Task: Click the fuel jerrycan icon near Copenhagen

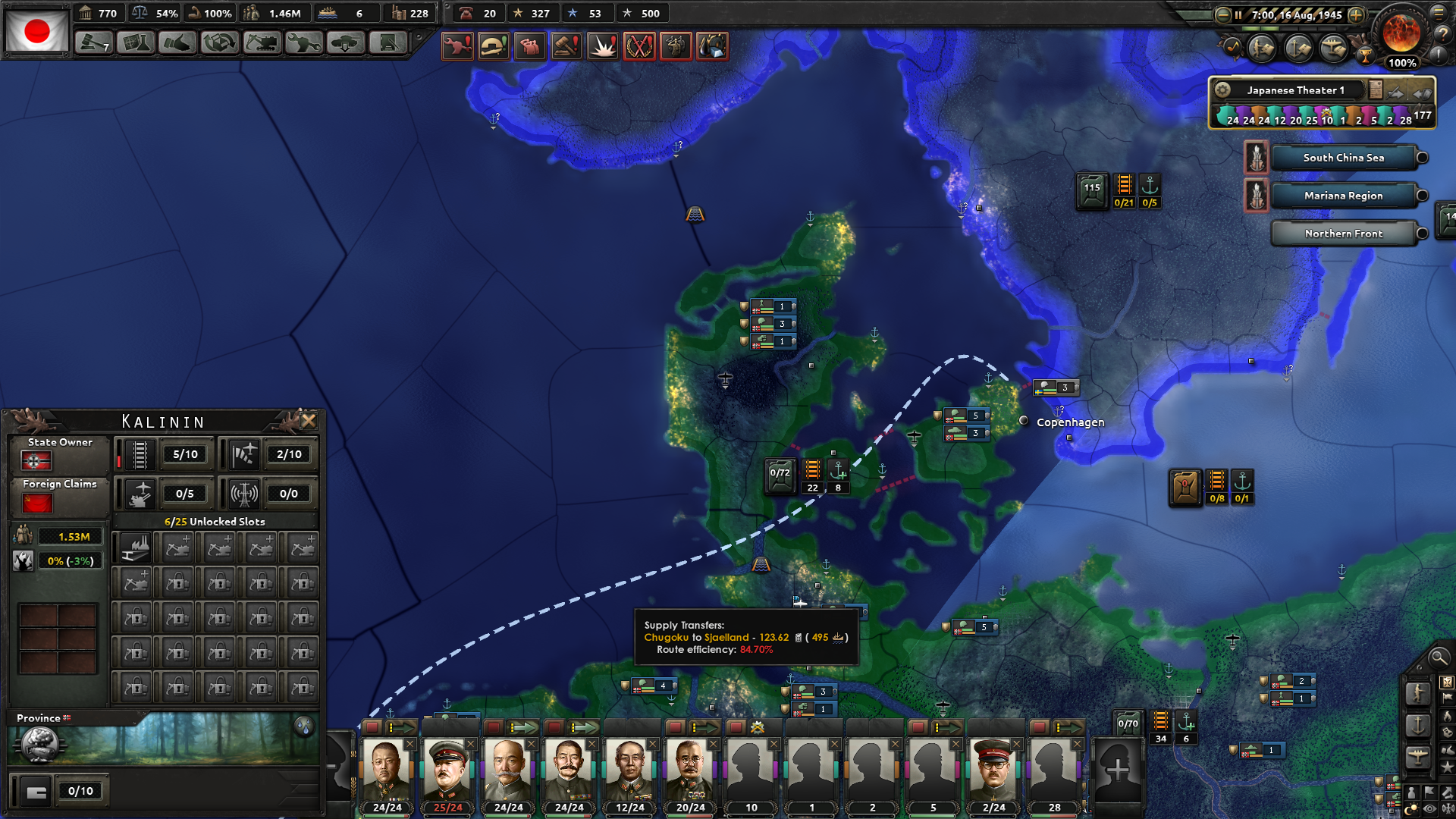Action: coord(1185,485)
